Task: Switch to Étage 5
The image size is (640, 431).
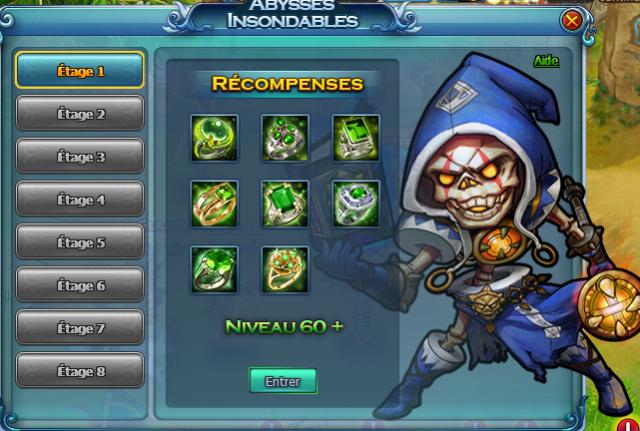Action: [x=80, y=242]
